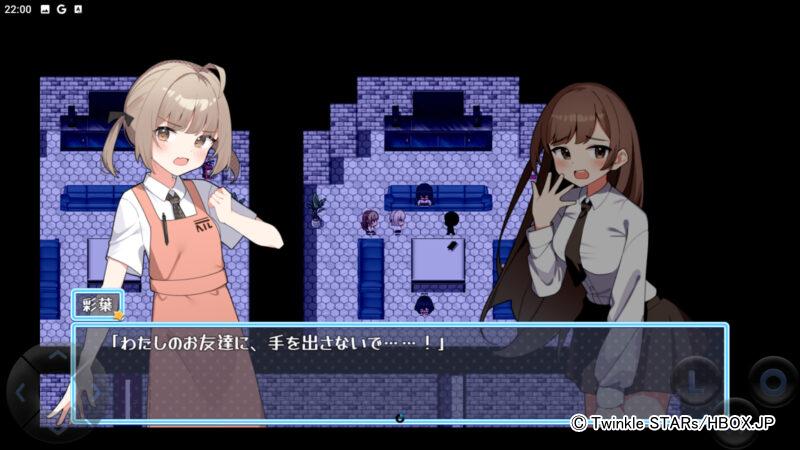Tap the left arrow on the D-pad

[22, 391]
